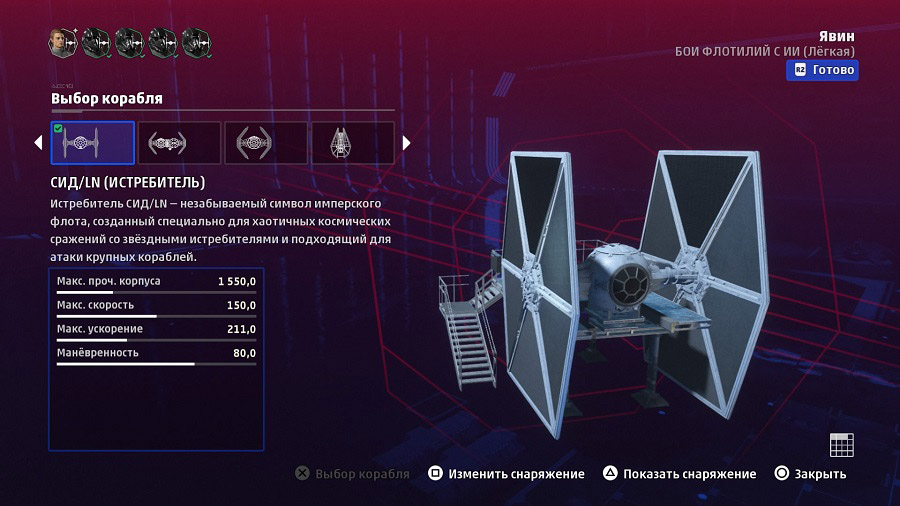The height and width of the screenshot is (506, 900).
Task: Click the left arrow of ship list
Action: pyautogui.click(x=39, y=143)
